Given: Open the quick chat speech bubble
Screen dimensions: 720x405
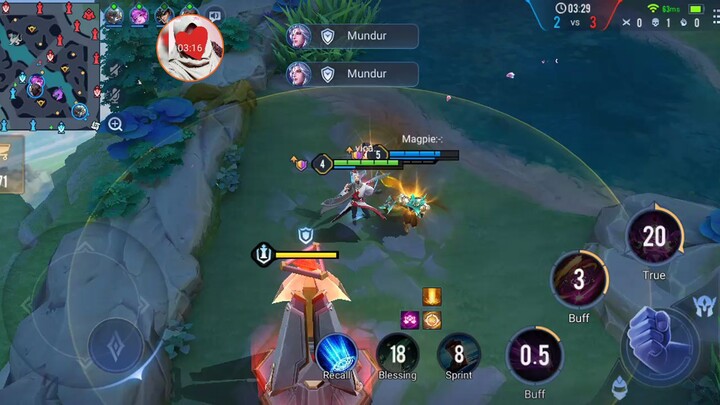Looking at the screenshot, I should coord(214,16).
